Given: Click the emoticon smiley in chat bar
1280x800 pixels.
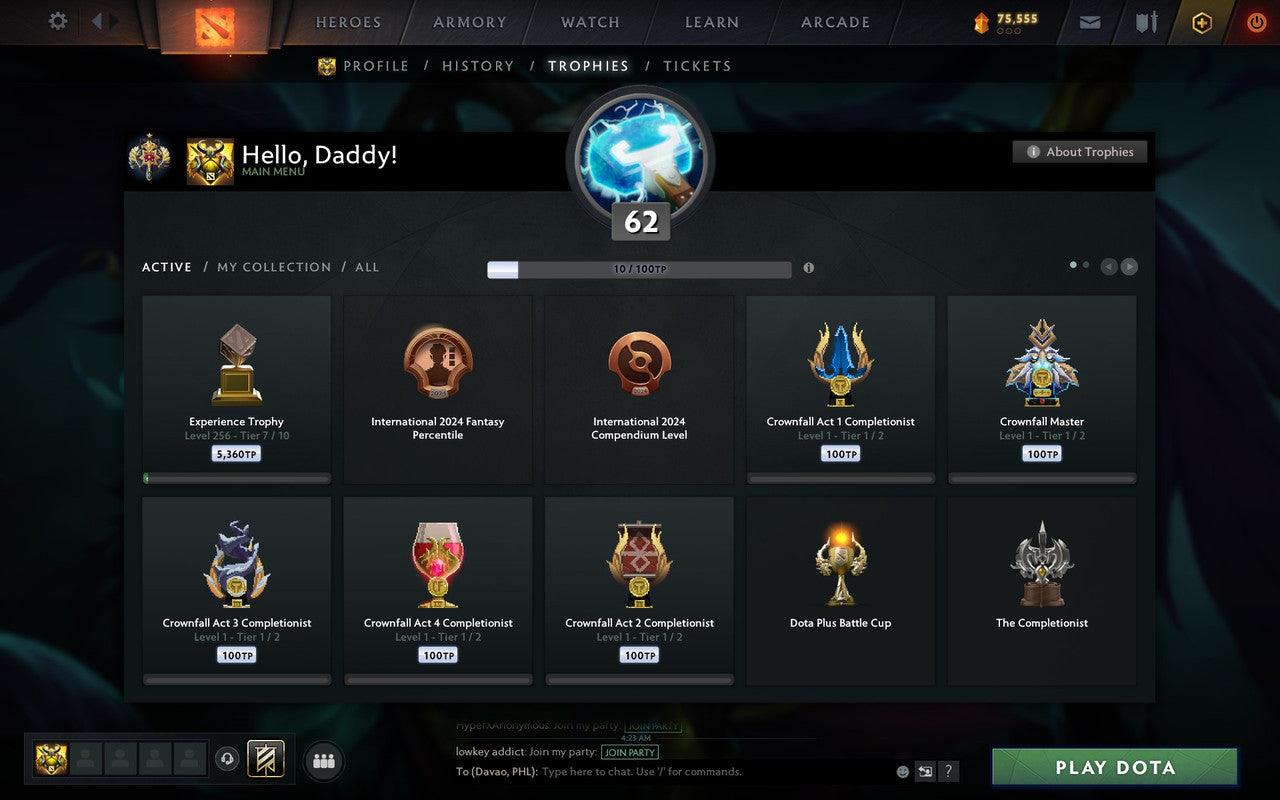Looking at the screenshot, I should pos(901,771).
